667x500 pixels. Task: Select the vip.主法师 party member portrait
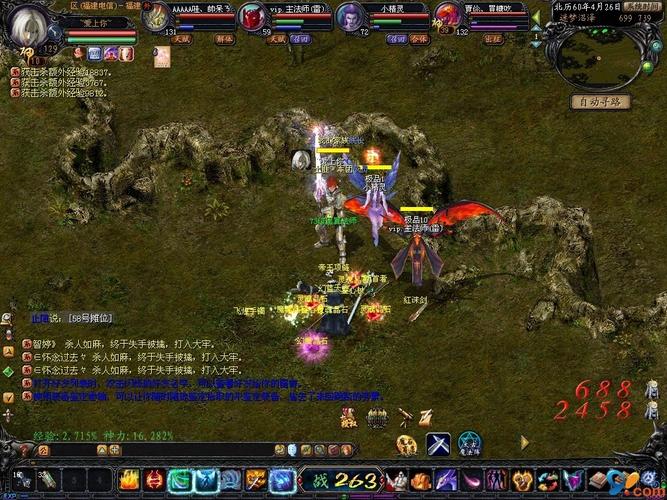tap(252, 17)
